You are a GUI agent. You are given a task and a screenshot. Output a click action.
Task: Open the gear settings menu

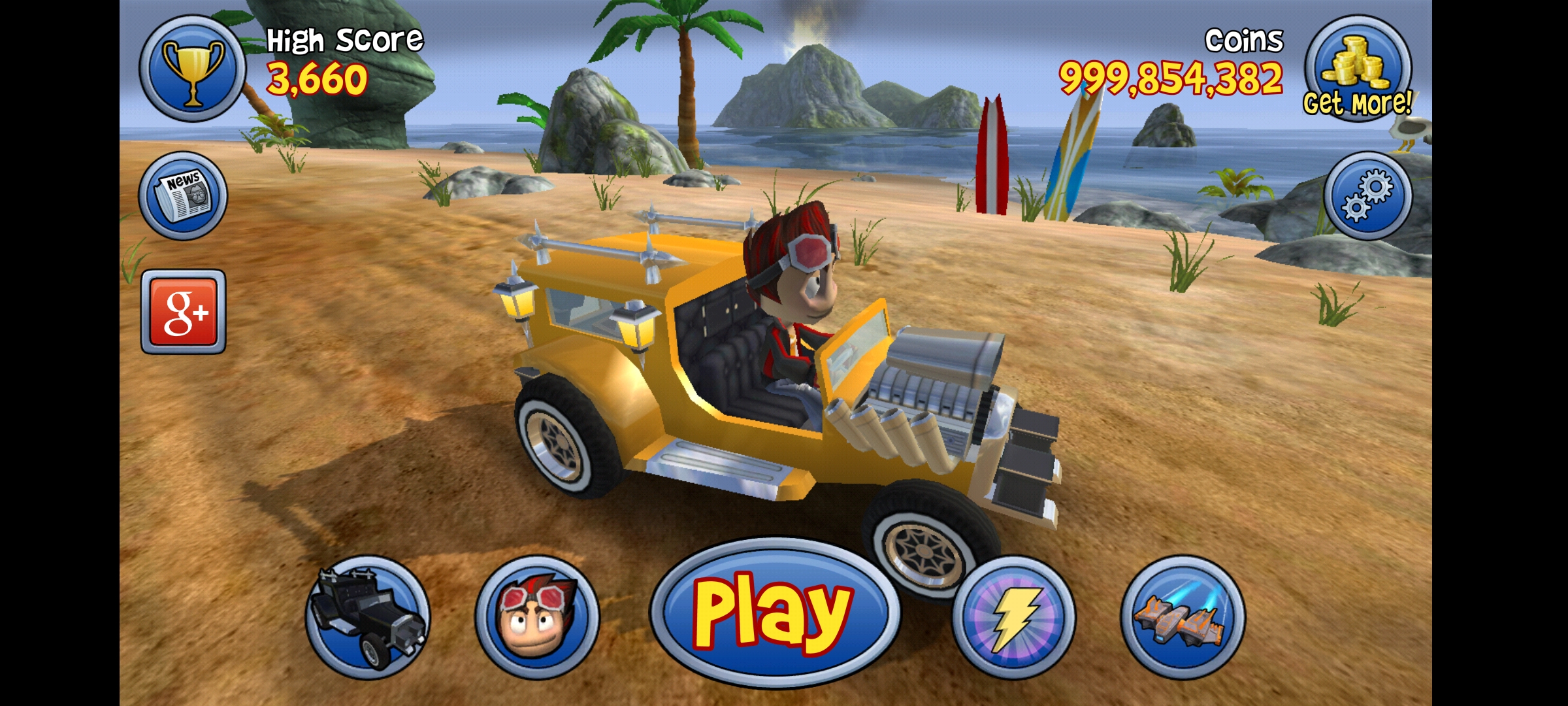[1367, 195]
